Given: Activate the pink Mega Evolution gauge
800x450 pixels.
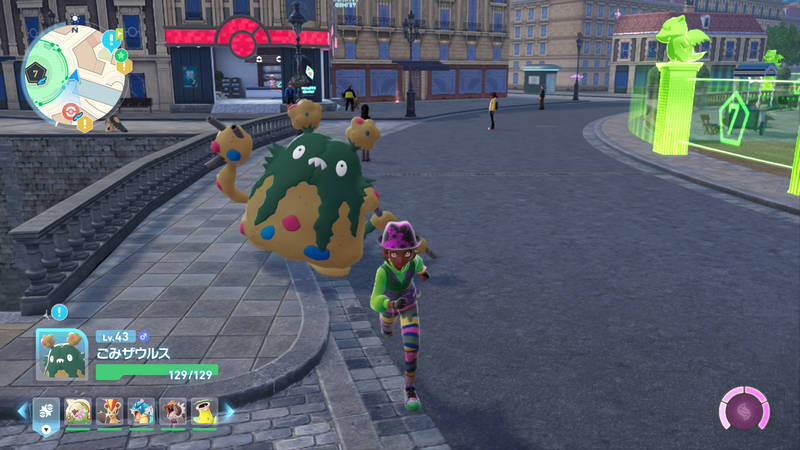Looking at the screenshot, I should tap(744, 411).
